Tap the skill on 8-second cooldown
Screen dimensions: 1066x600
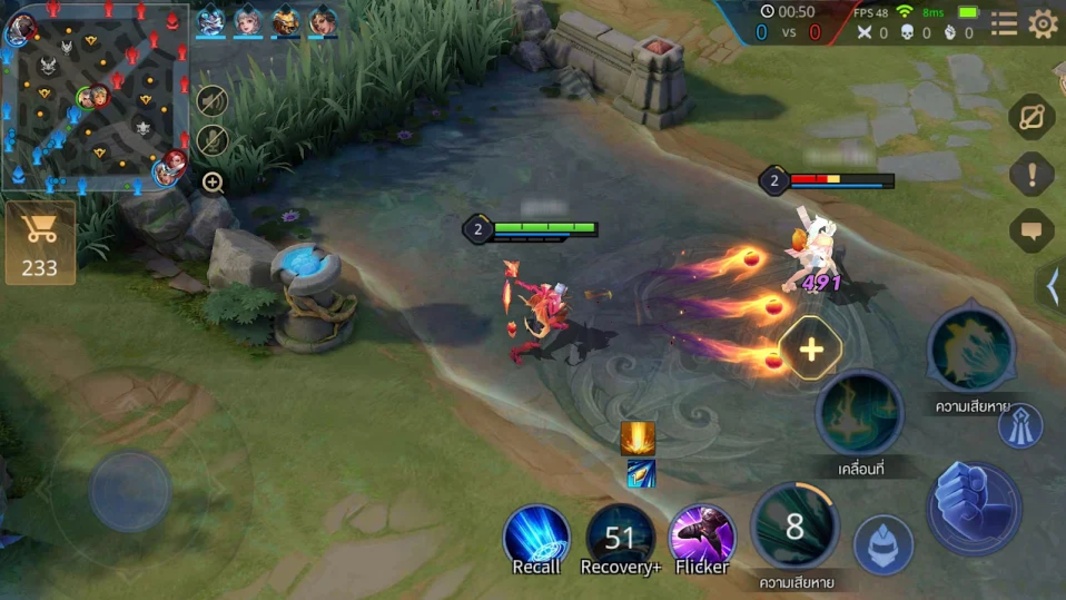pyautogui.click(x=794, y=527)
